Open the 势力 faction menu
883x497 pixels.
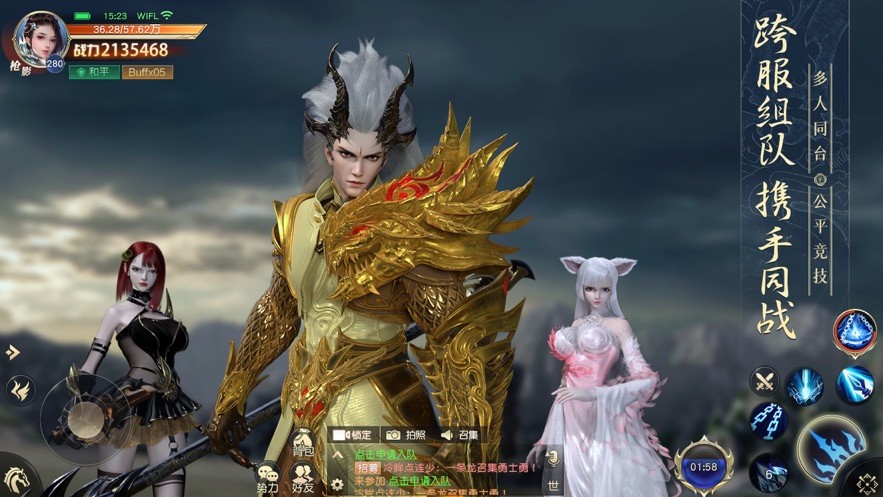coord(268,478)
